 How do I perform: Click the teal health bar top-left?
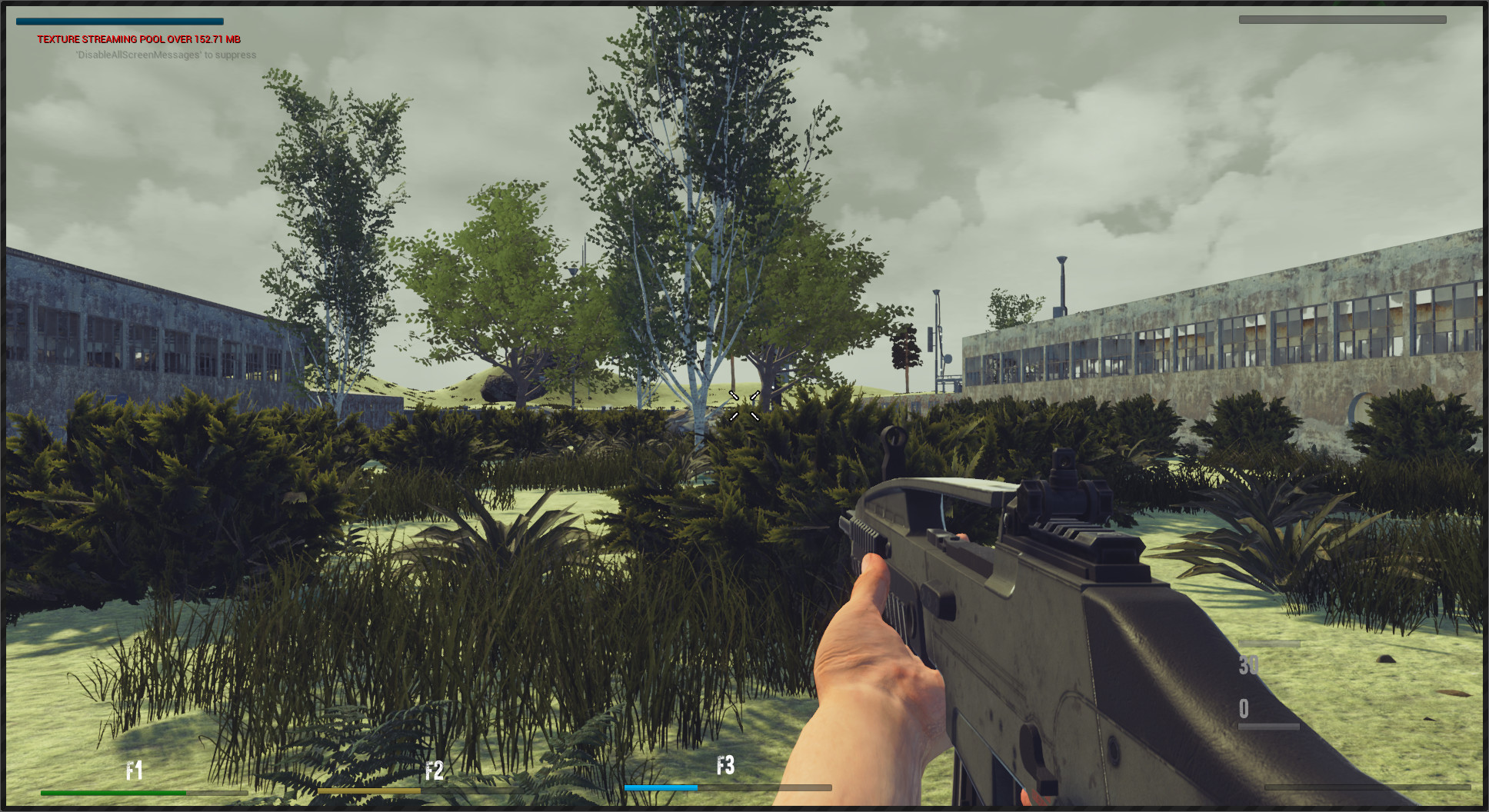click(x=119, y=20)
